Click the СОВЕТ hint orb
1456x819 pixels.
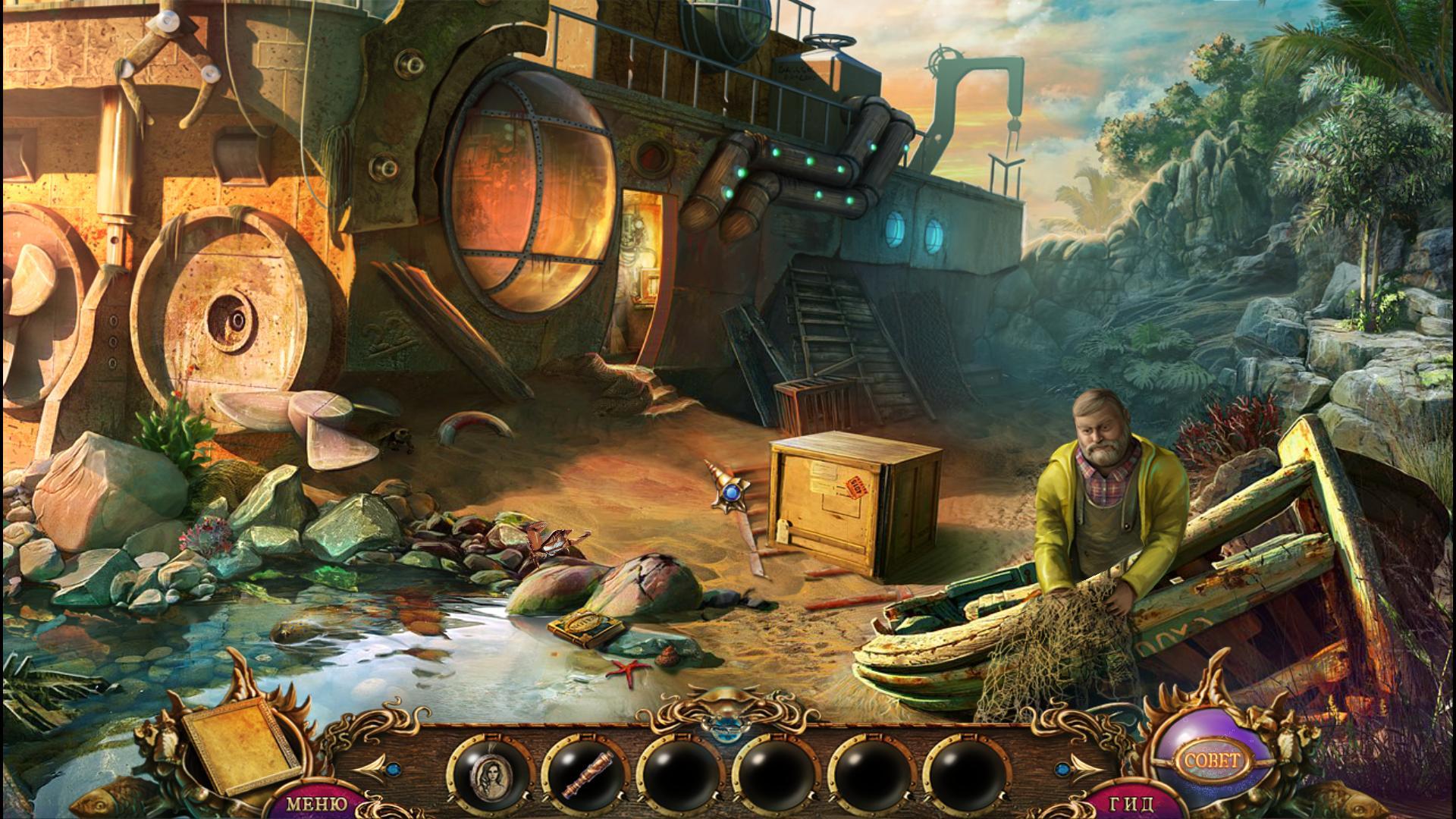(1210, 759)
